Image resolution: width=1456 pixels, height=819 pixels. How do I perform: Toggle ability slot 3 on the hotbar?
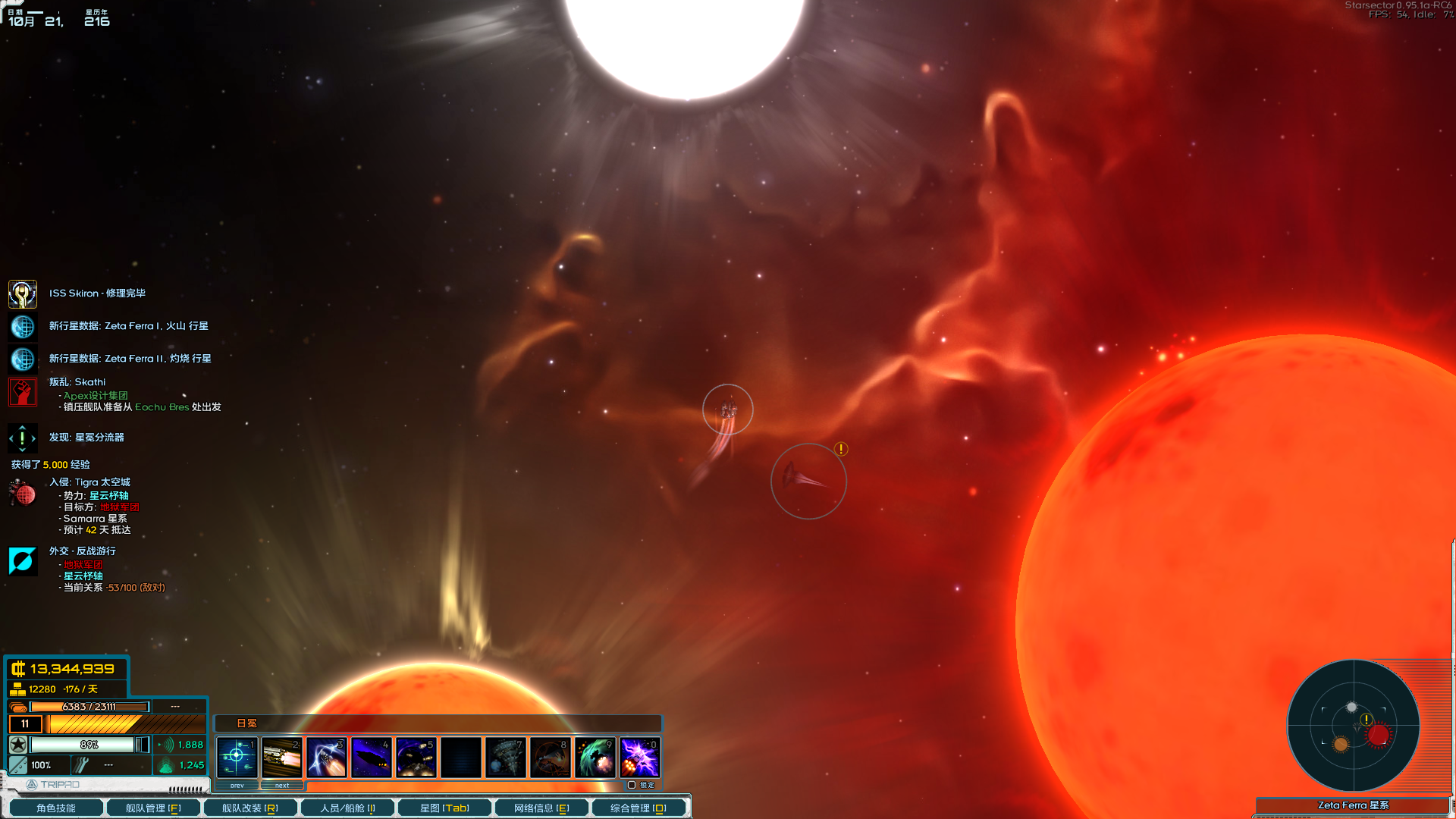328,756
